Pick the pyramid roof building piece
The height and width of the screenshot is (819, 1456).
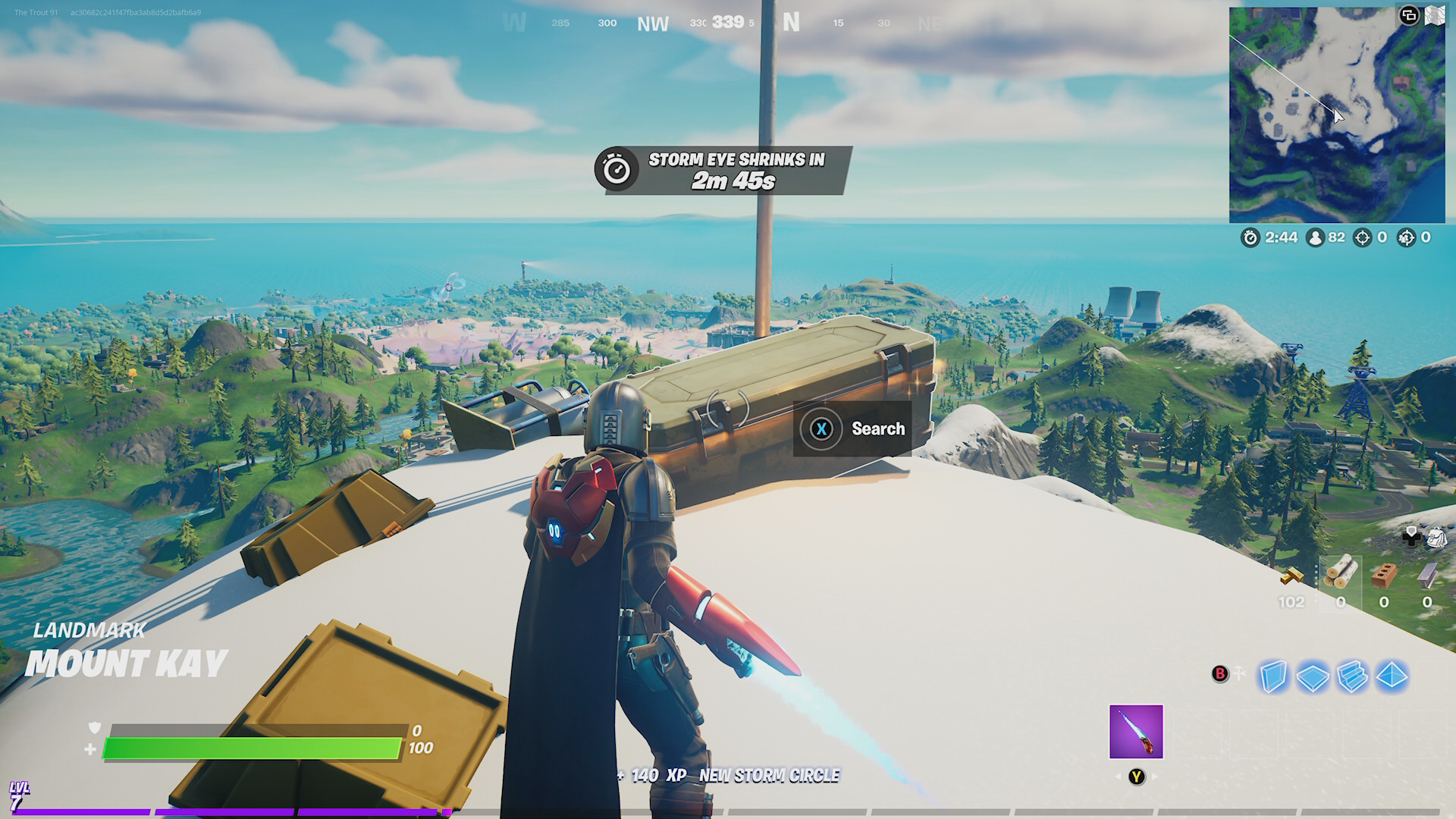tap(1392, 676)
